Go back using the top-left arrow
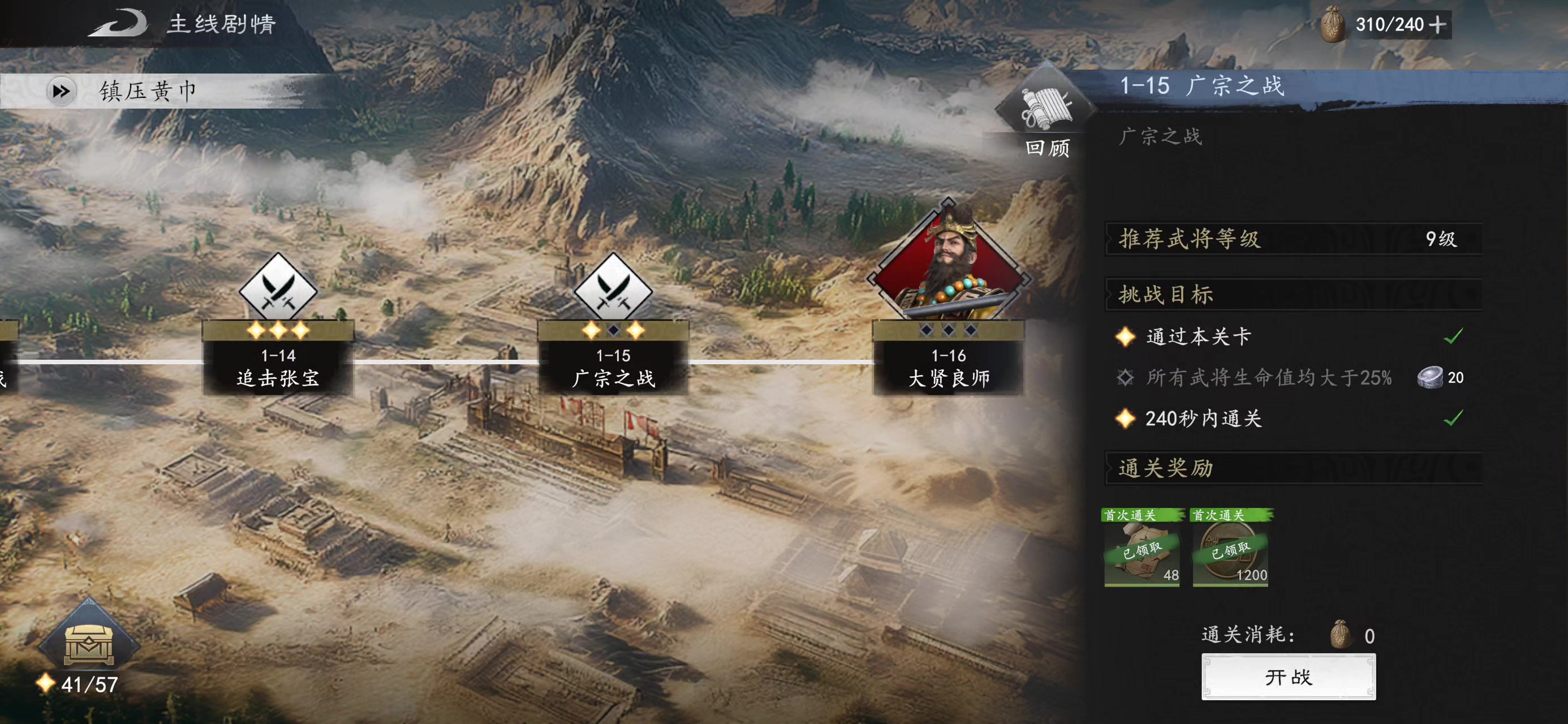Image resolution: width=1568 pixels, height=724 pixels. (119, 24)
